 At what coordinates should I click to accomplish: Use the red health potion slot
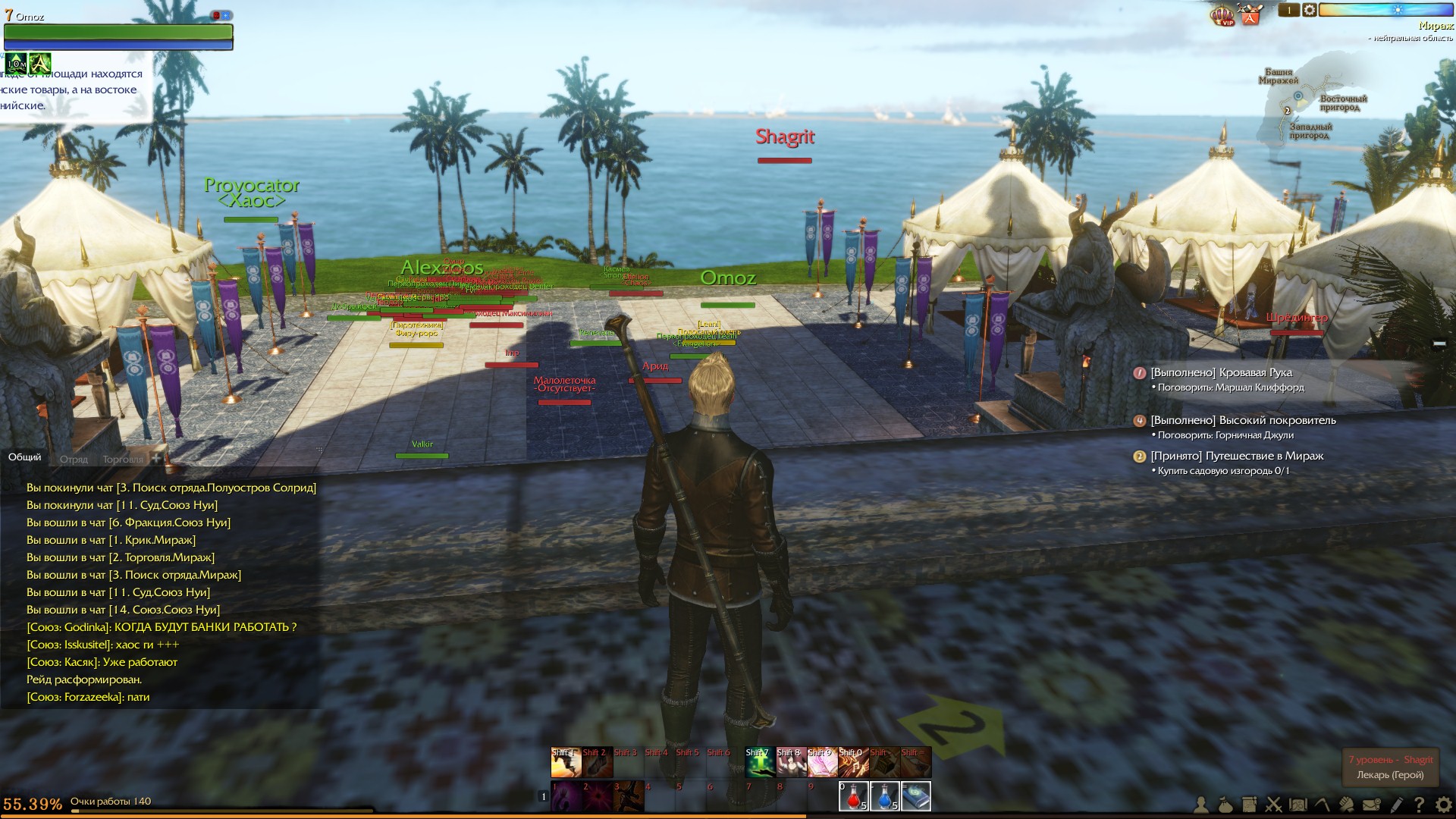(x=853, y=796)
